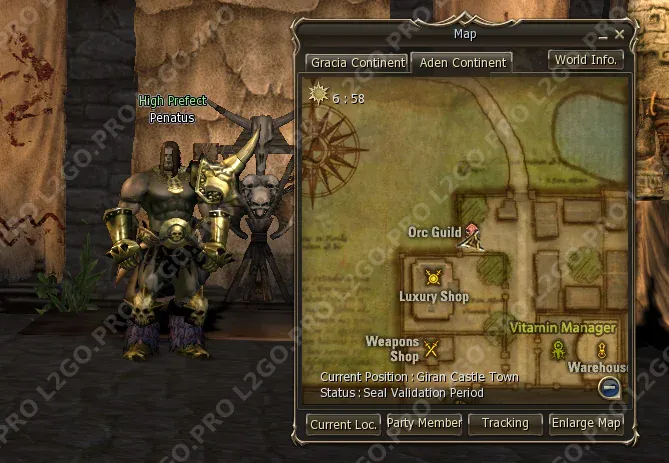
Task: Click the Orc Guild map marker
Action: 470,235
